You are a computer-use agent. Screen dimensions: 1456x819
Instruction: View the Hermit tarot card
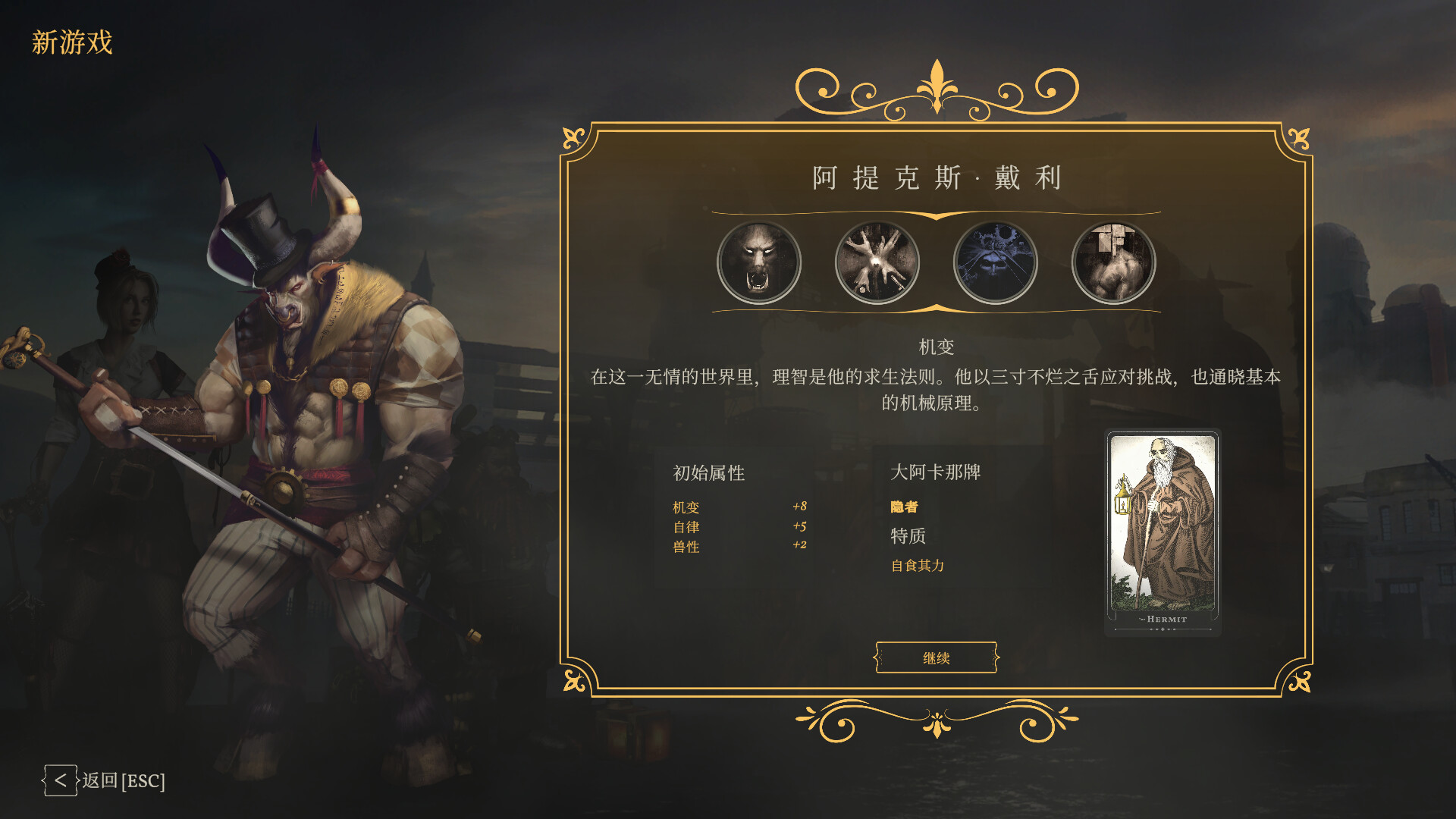pos(1163,532)
